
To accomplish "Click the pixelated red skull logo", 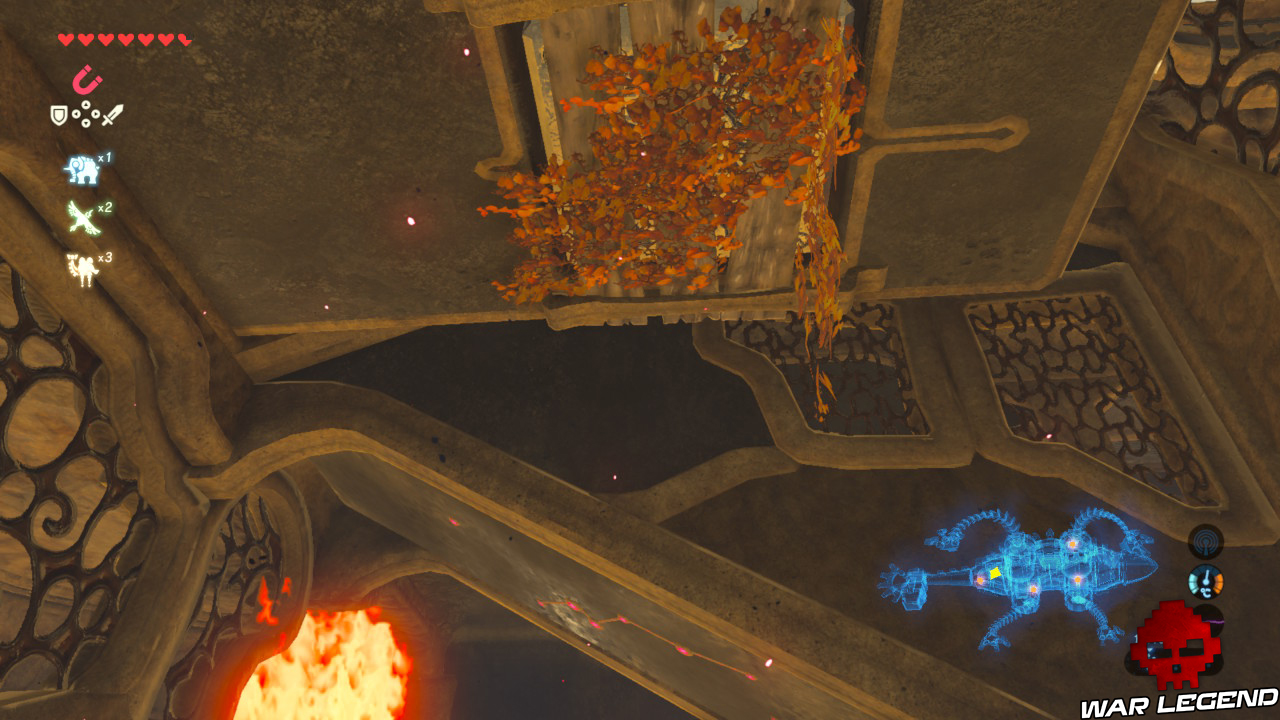I will pos(1177,645).
